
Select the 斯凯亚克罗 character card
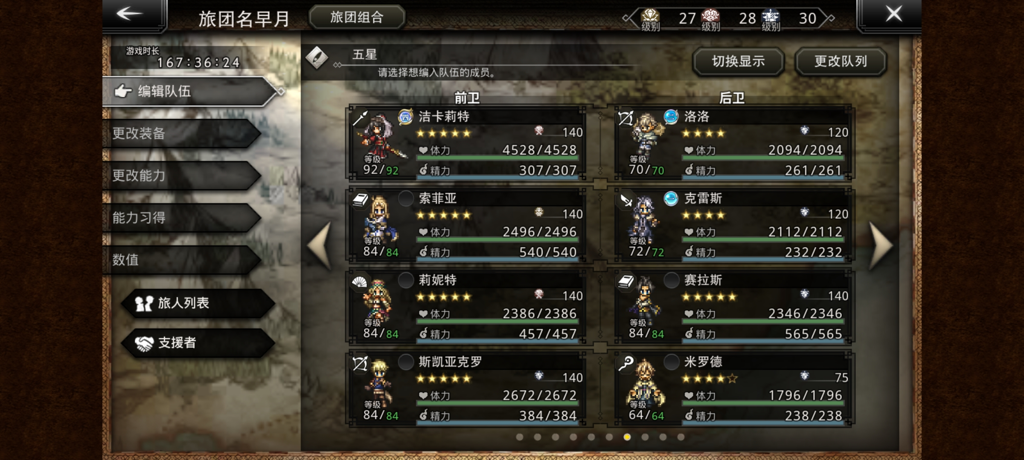click(466, 389)
